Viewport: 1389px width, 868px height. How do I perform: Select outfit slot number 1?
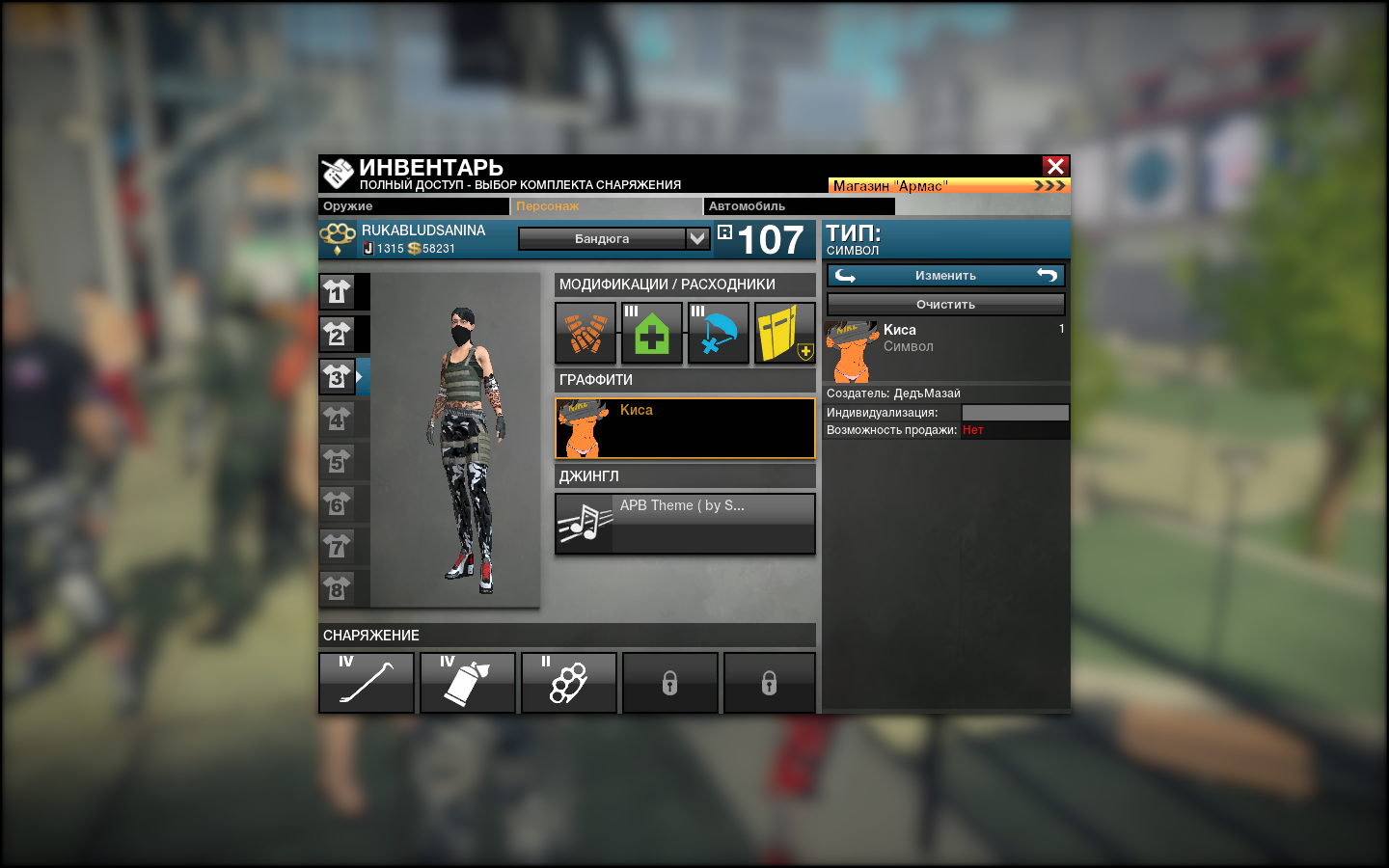(337, 291)
